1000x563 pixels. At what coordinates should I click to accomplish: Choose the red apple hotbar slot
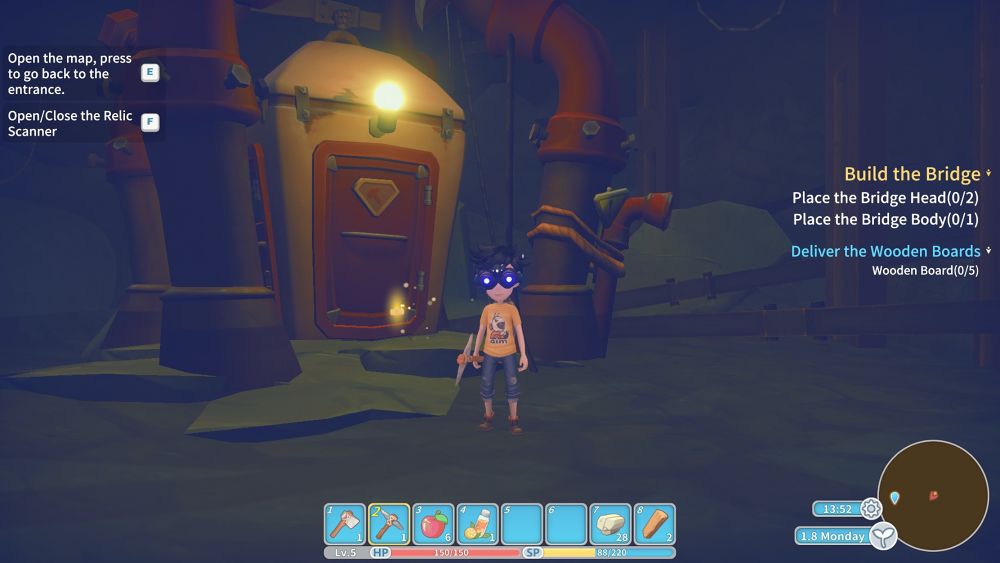433,523
